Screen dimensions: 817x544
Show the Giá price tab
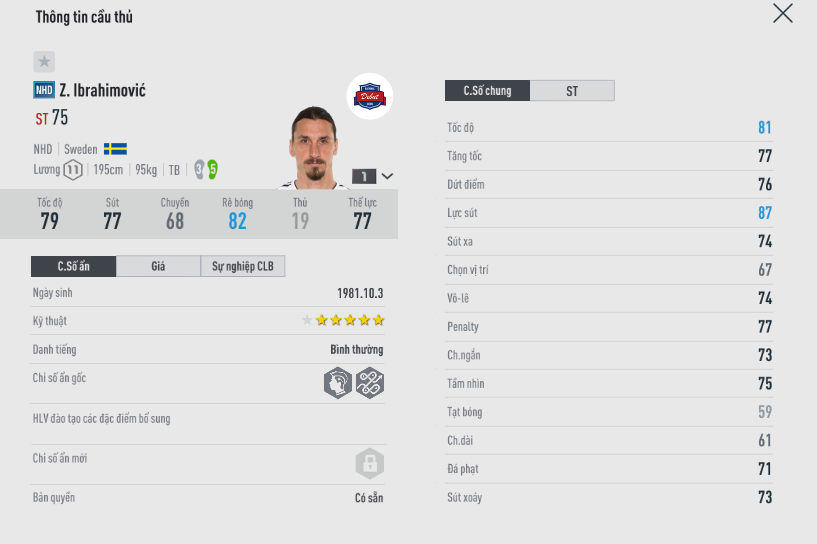(x=158, y=266)
